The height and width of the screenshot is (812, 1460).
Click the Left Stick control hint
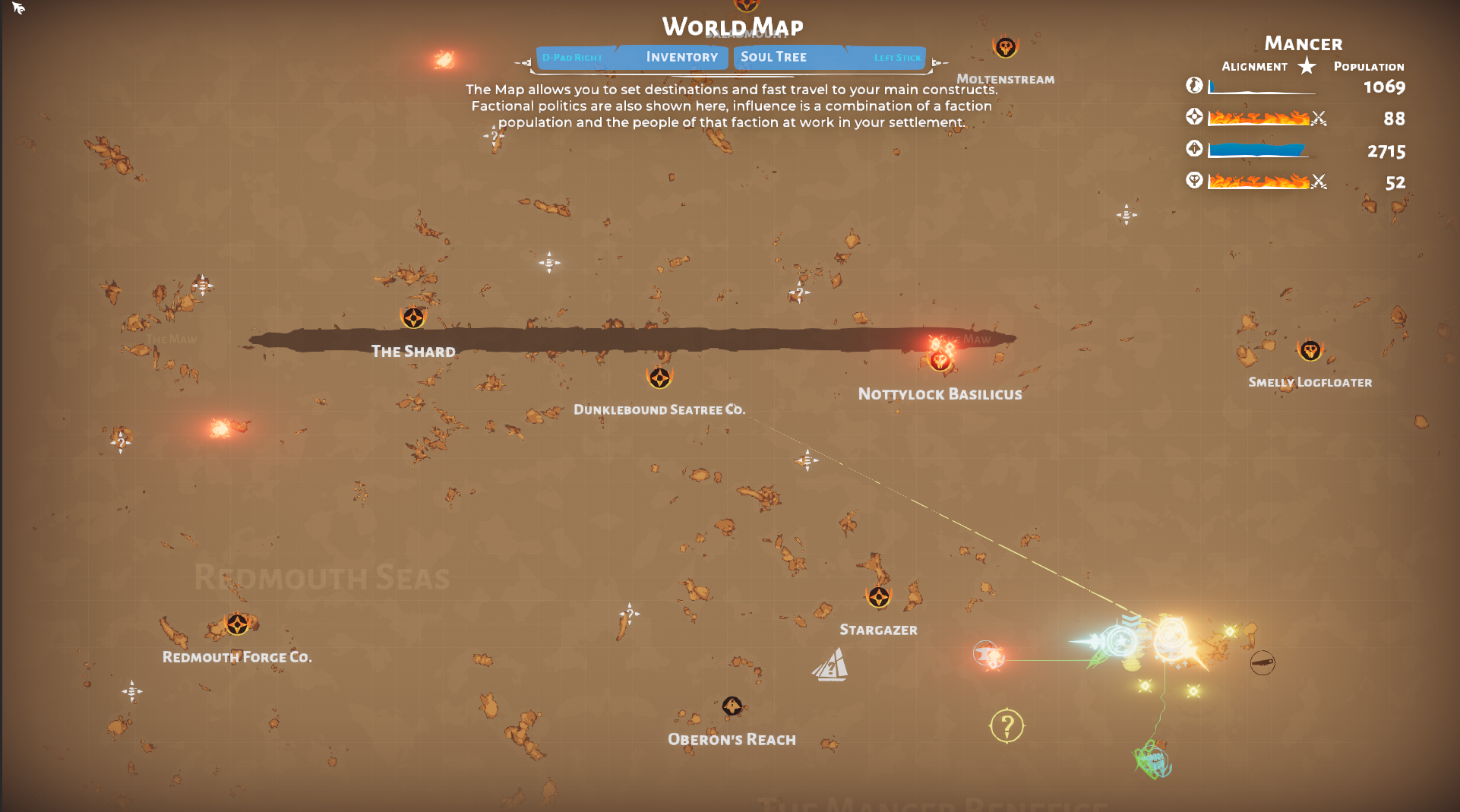897,56
